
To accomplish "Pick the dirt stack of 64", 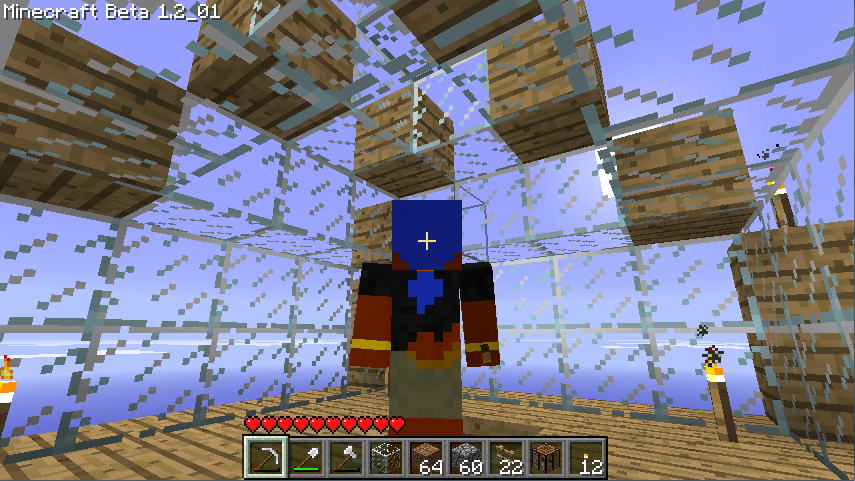I will [425, 459].
